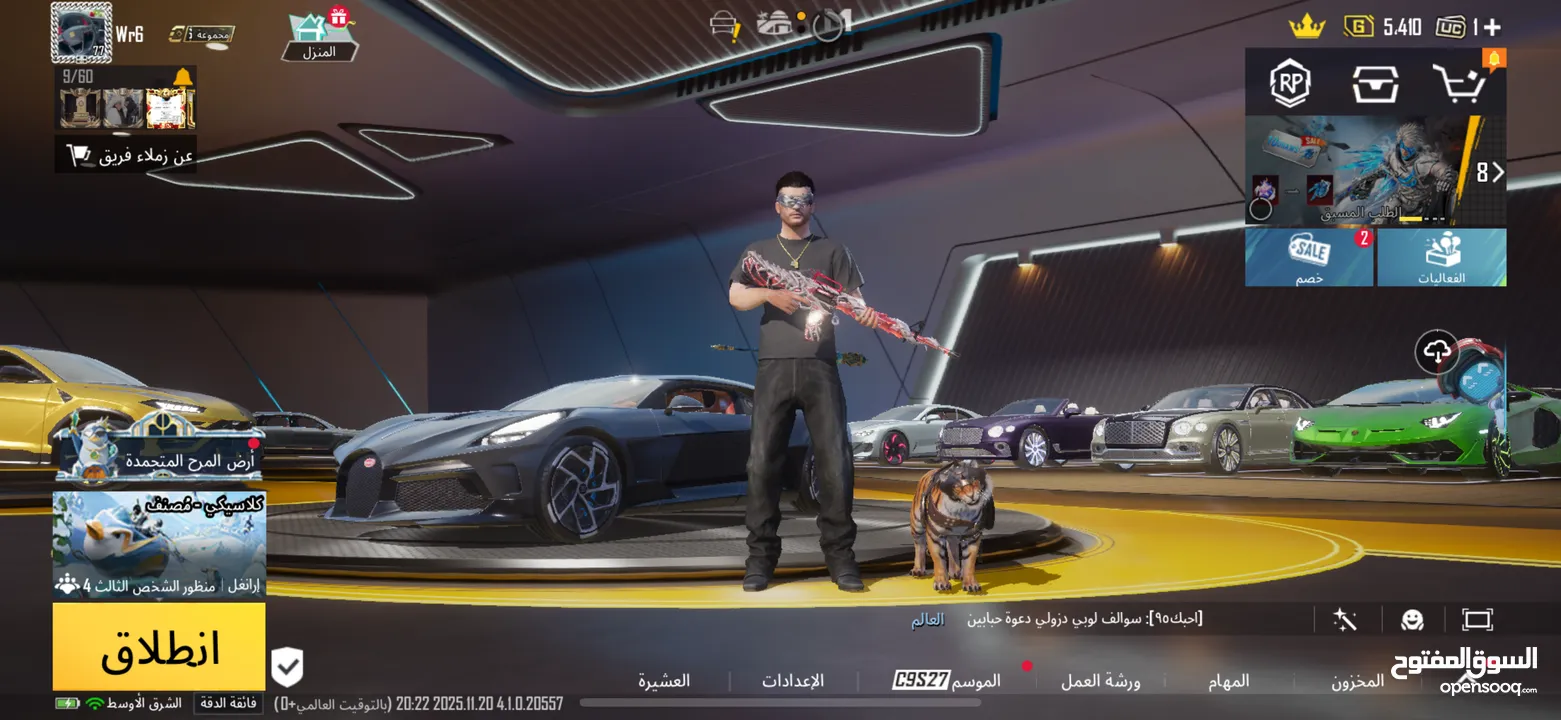Image resolution: width=1561 pixels, height=720 pixels.
Task: Open the shopping cart shop icon
Action: click(1457, 83)
